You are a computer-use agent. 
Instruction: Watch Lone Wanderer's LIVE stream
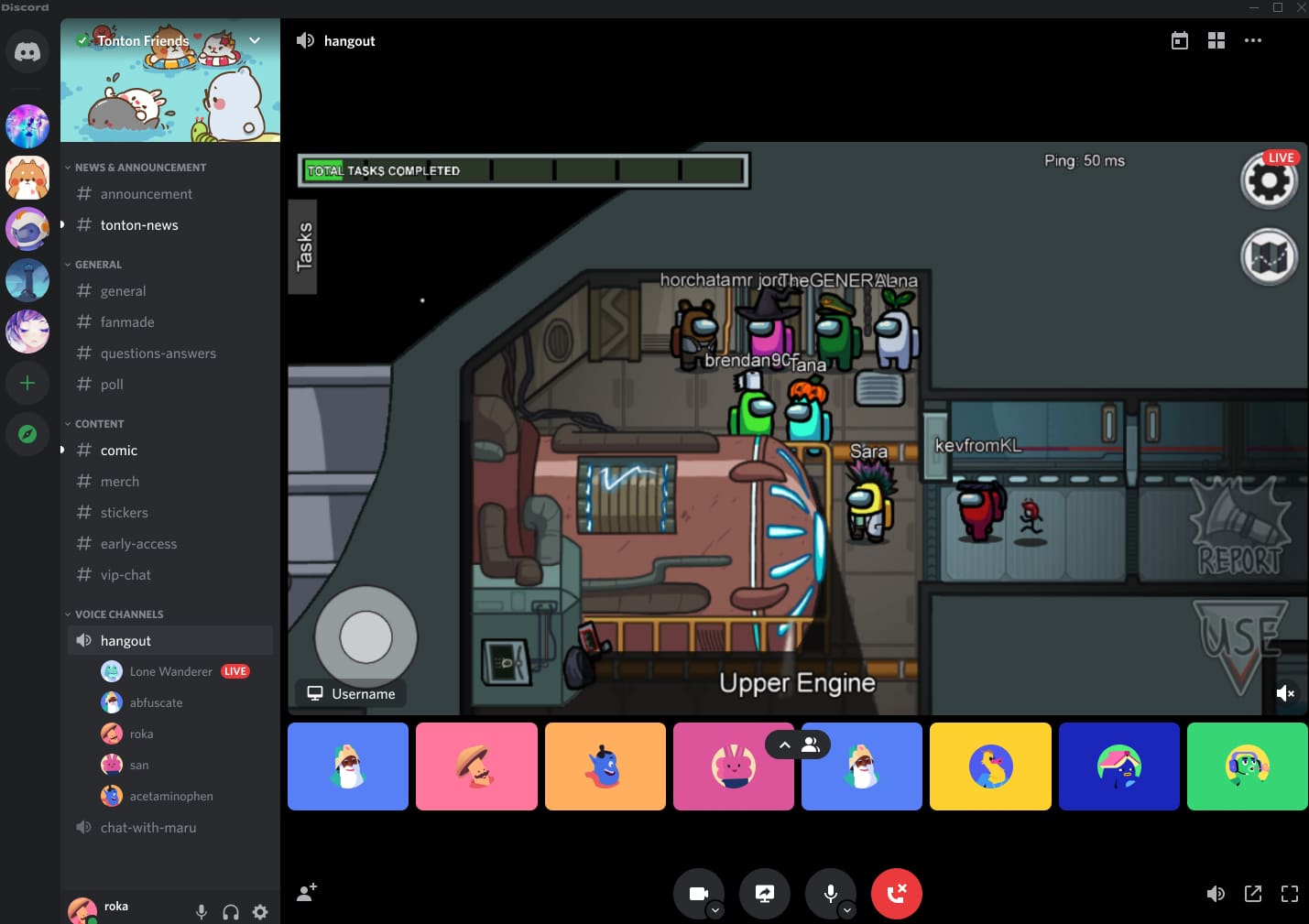pos(235,671)
